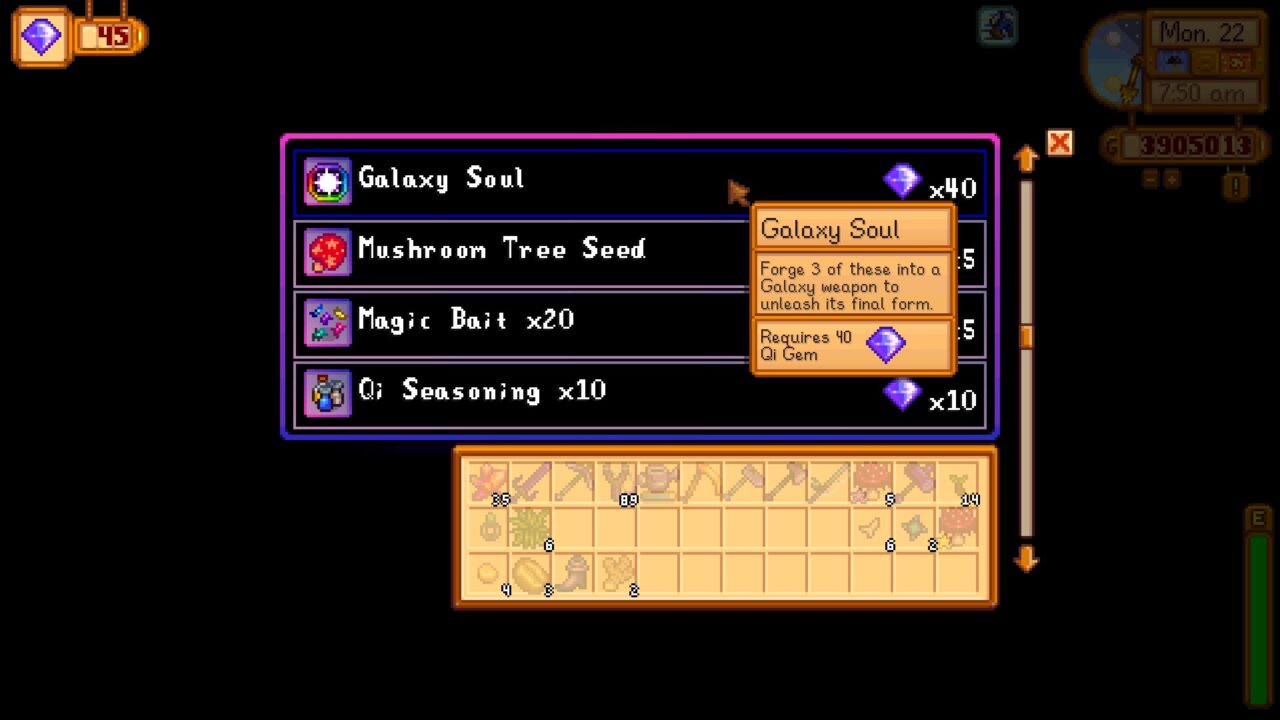This screenshot has width=1280, height=720.
Task: Select the watering can in the inventory
Action: pos(656,481)
